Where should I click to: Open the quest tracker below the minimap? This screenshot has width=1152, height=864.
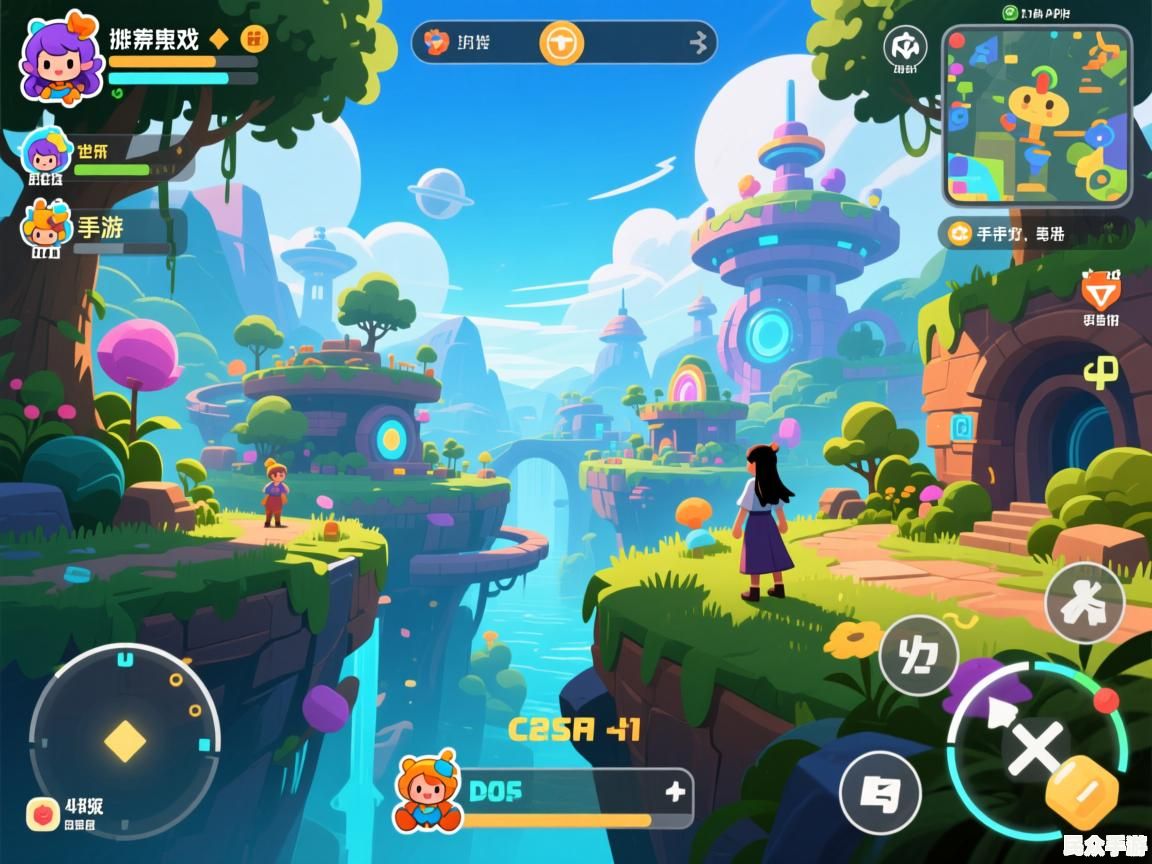point(1035,234)
